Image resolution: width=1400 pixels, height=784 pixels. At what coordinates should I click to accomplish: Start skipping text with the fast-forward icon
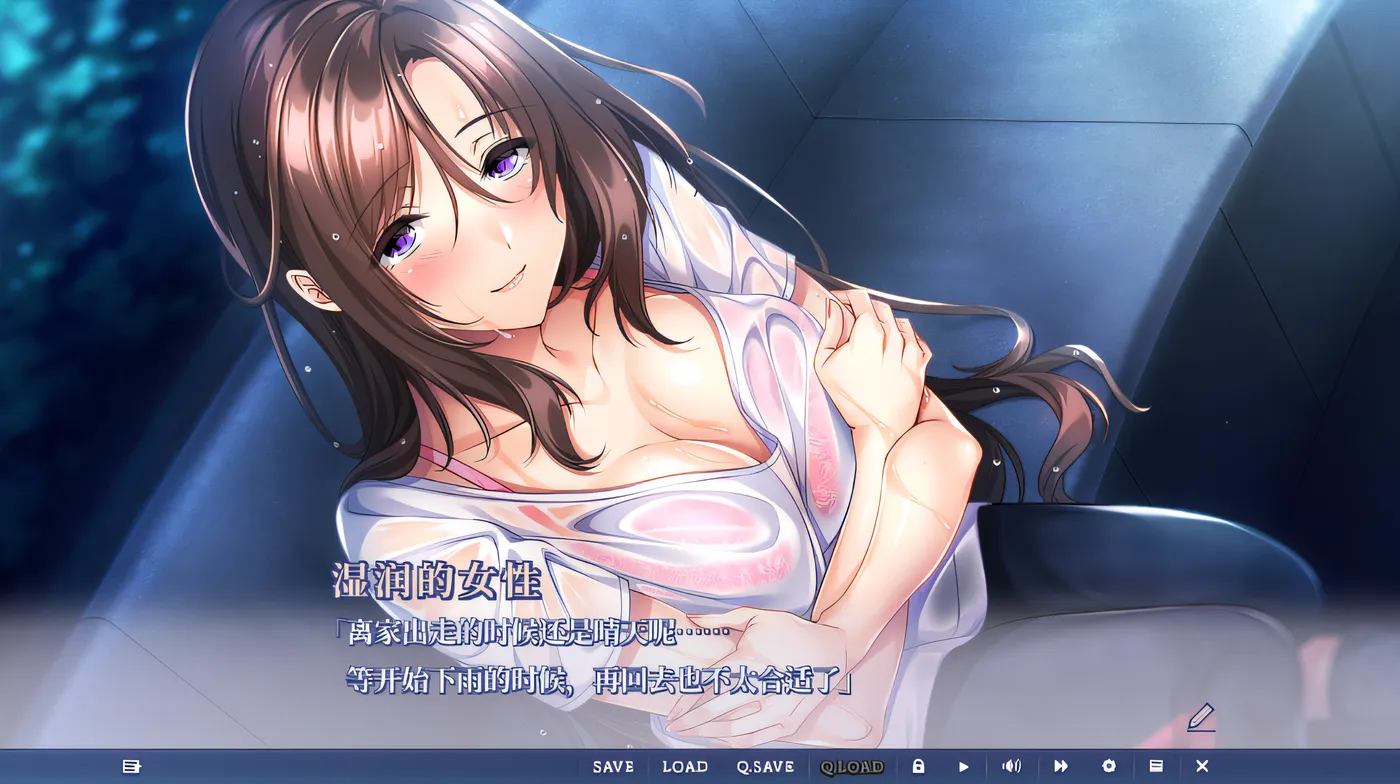(x=1060, y=764)
